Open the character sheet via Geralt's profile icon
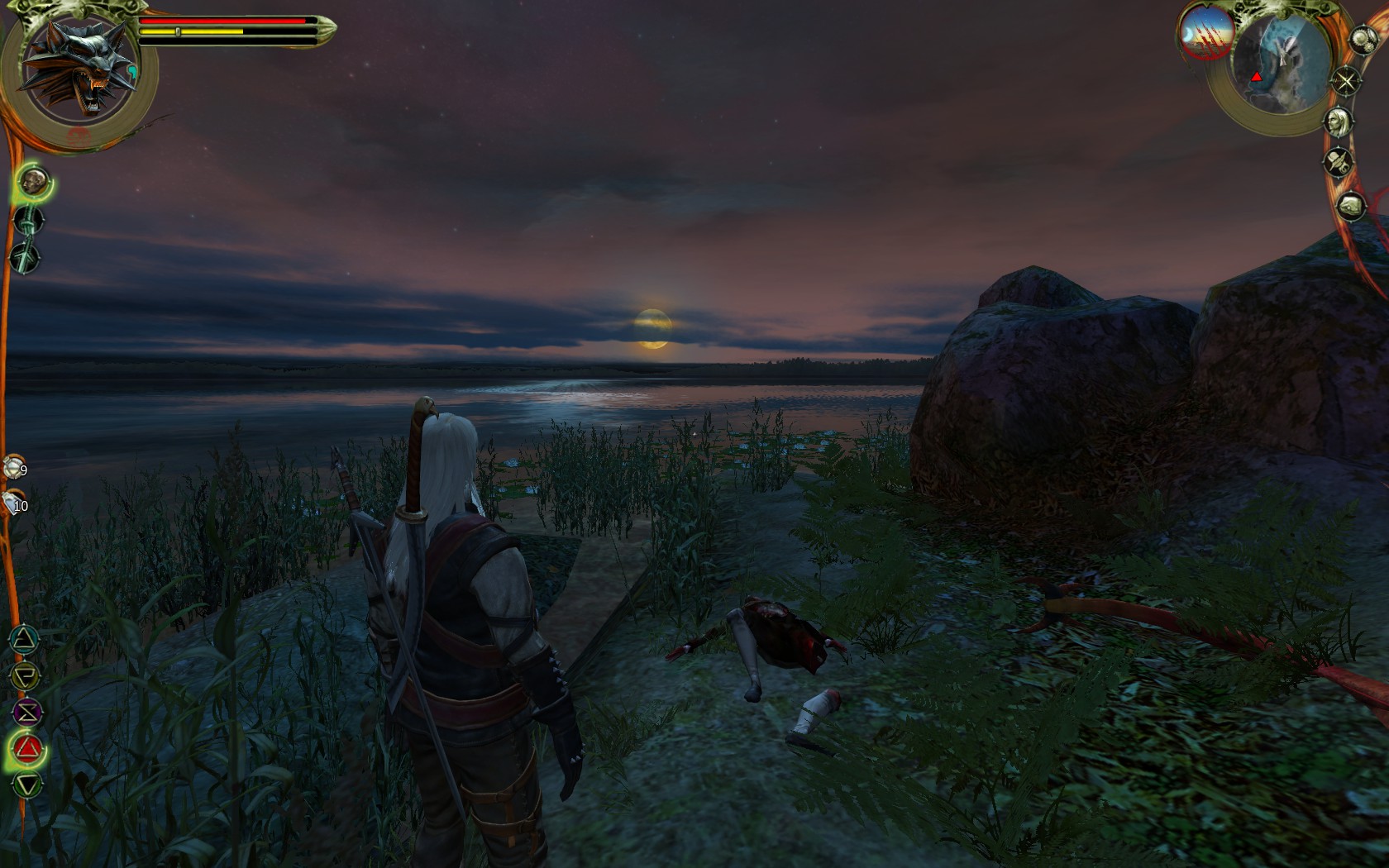 (x=1338, y=122)
